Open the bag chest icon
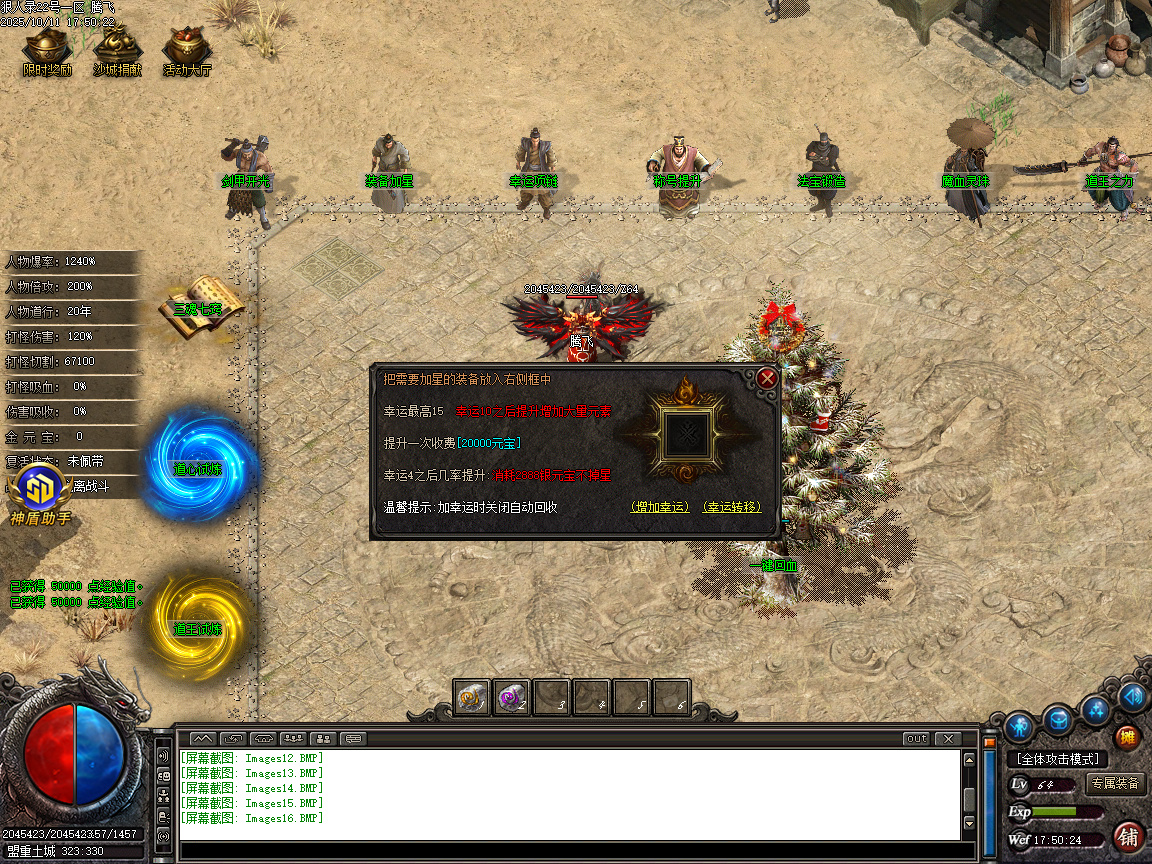Viewport: 1152px width, 864px height. pyautogui.click(x=1058, y=718)
